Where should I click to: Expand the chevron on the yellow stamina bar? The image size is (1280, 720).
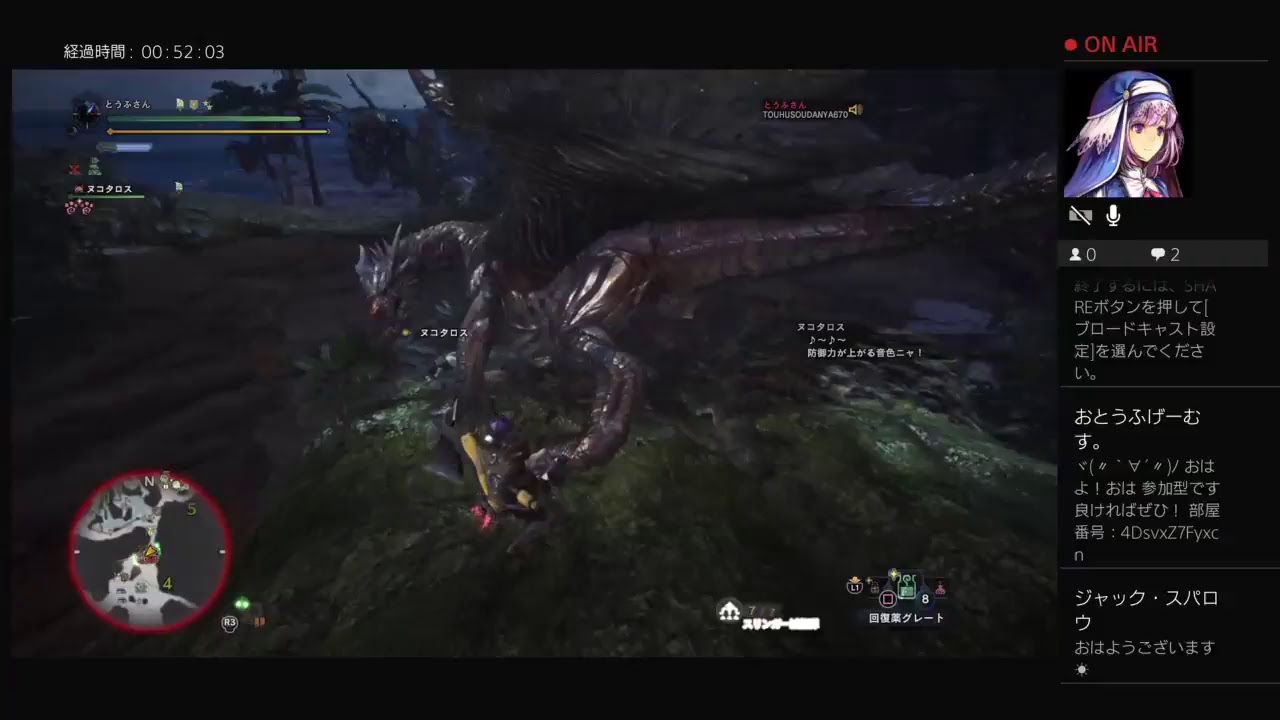click(329, 131)
